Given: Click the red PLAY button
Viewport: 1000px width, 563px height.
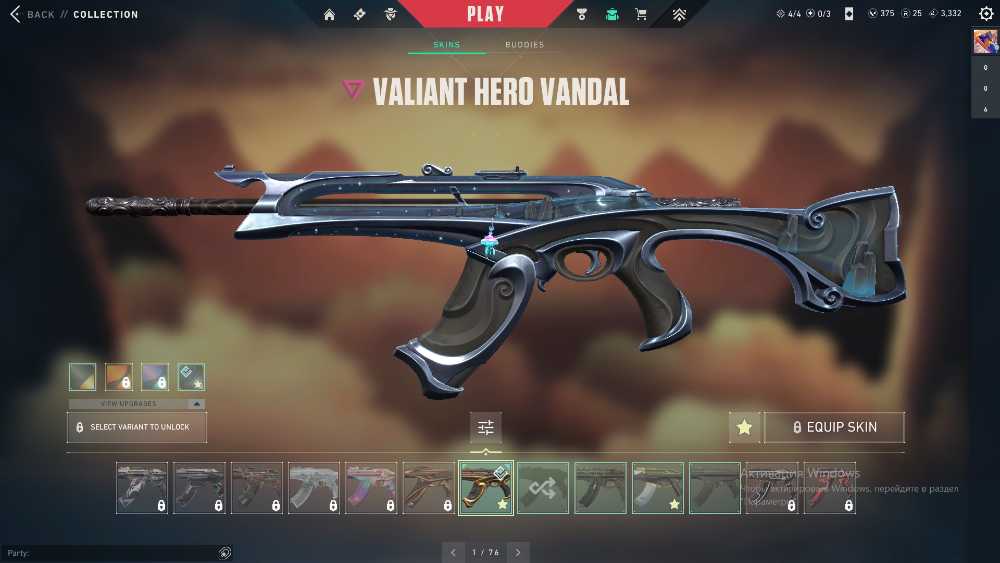Looking at the screenshot, I should coord(485,15).
